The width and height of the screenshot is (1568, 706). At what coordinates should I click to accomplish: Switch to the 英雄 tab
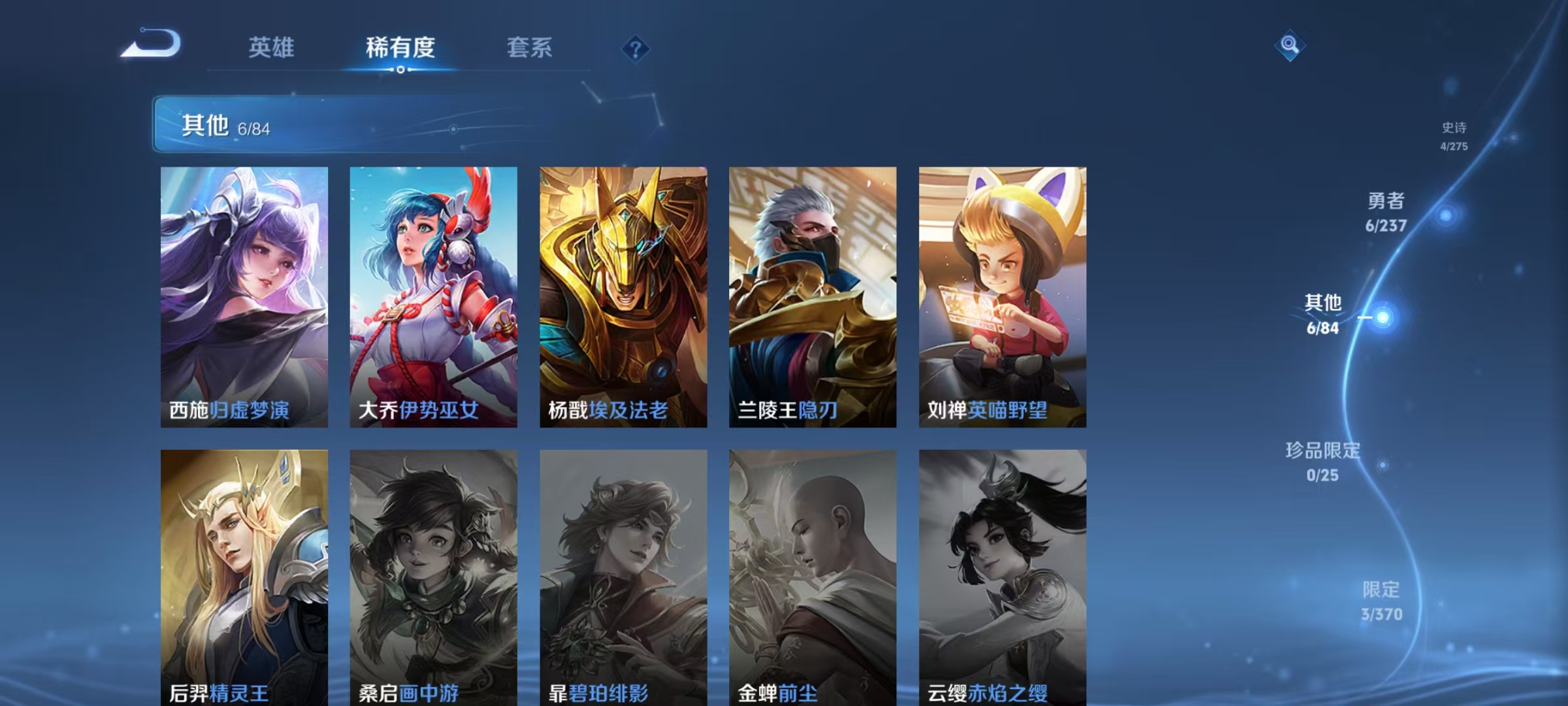point(271,47)
